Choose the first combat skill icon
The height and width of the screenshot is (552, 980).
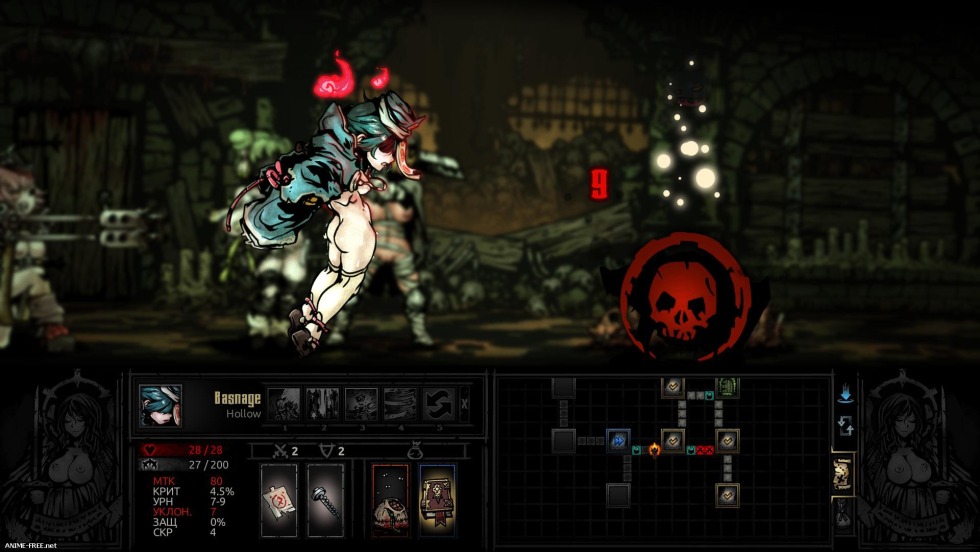[285, 404]
